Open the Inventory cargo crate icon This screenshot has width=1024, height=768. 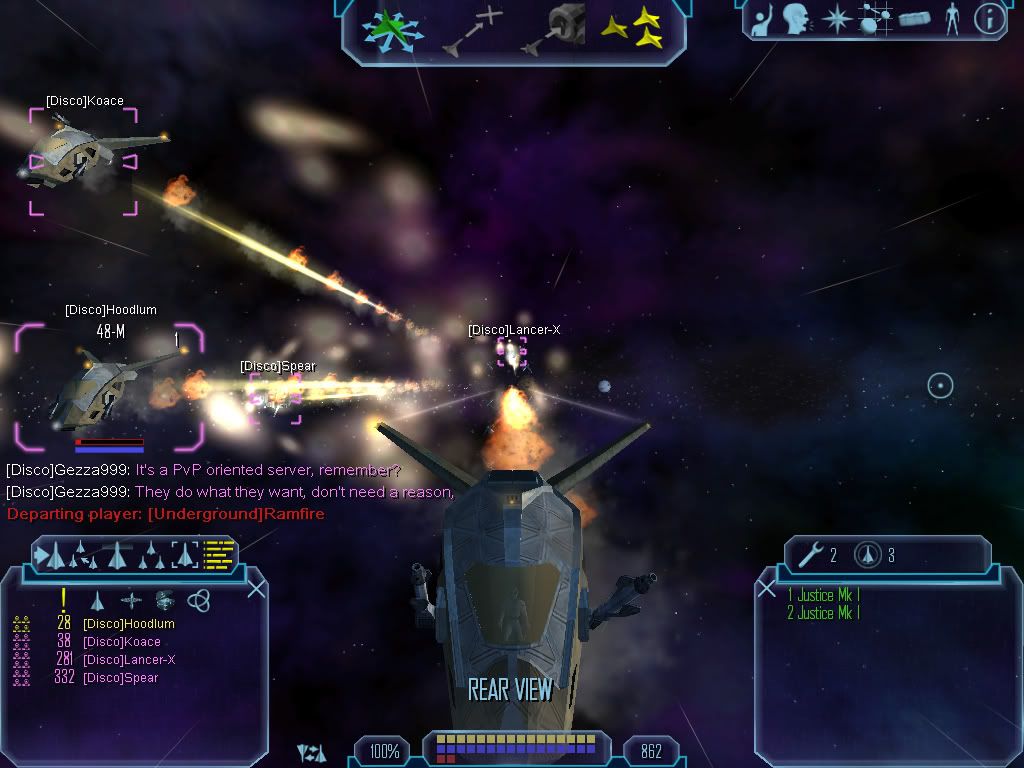(914, 19)
